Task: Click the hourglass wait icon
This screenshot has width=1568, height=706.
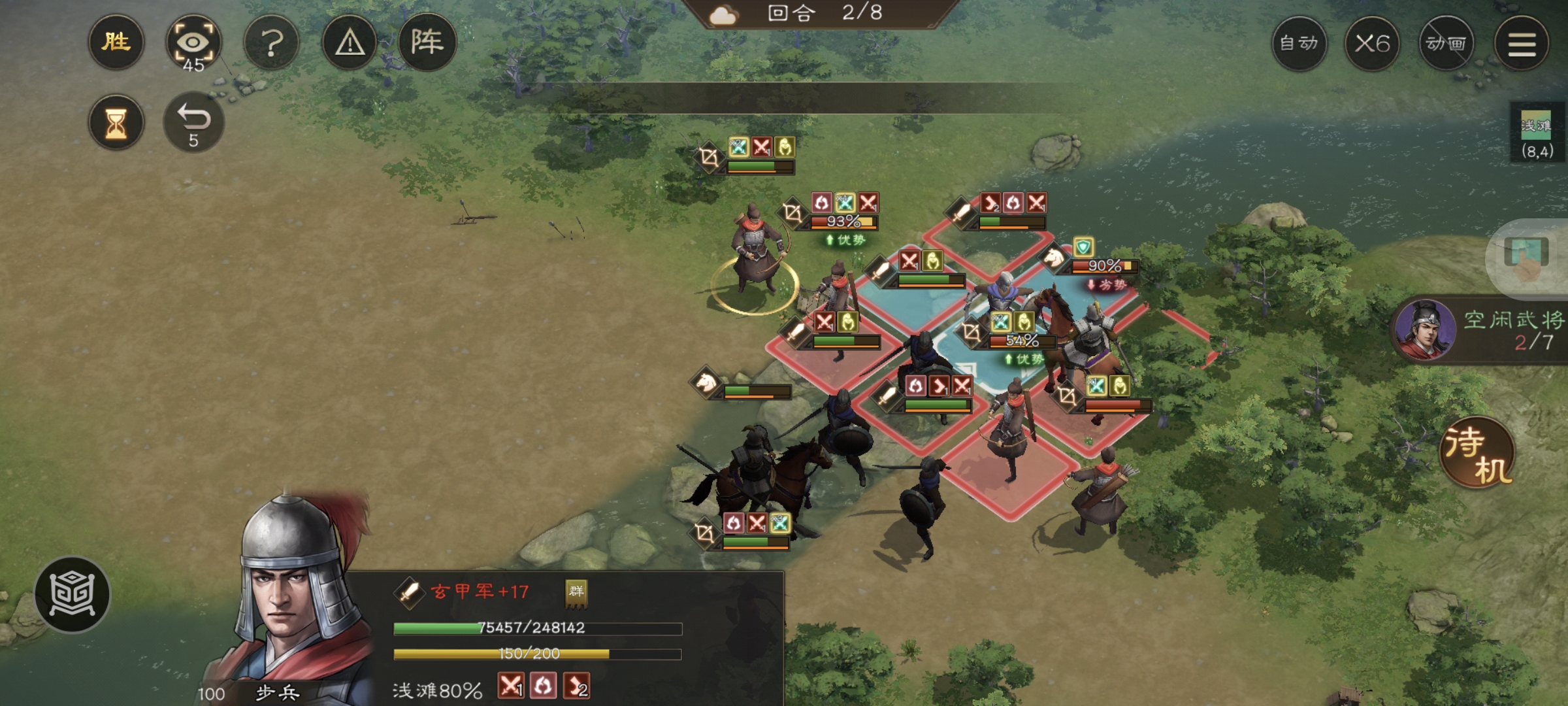Action: pos(116,121)
